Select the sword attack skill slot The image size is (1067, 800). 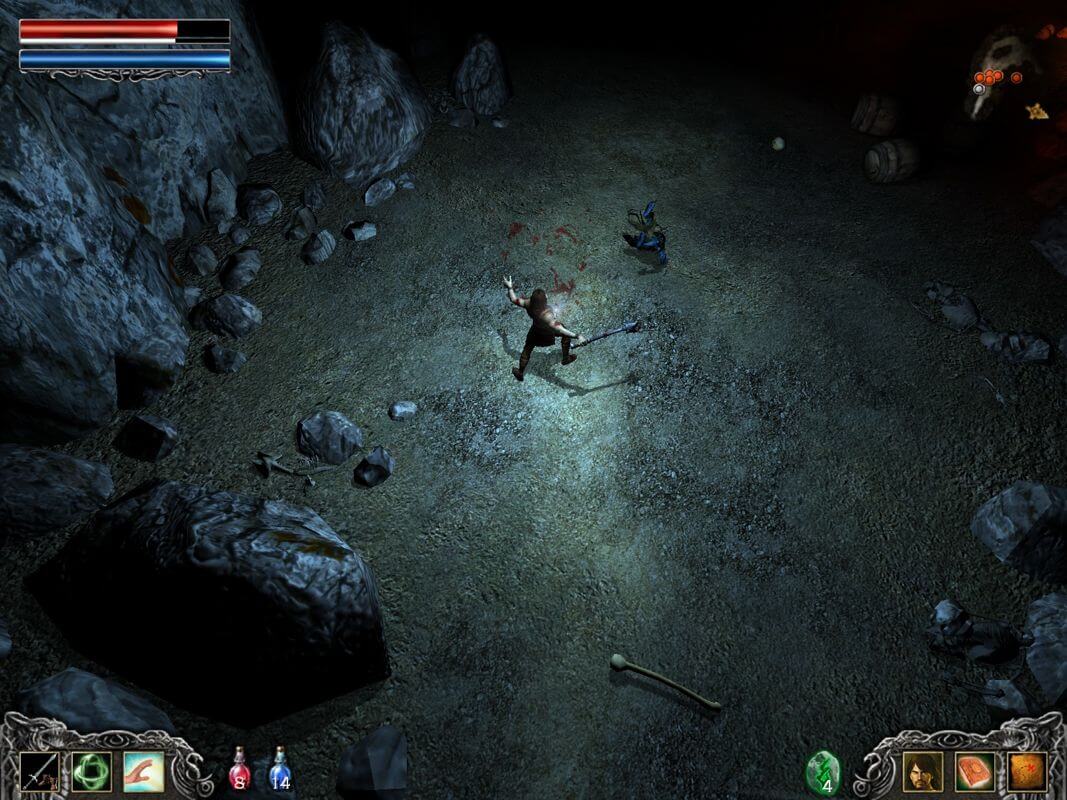pyautogui.click(x=39, y=771)
